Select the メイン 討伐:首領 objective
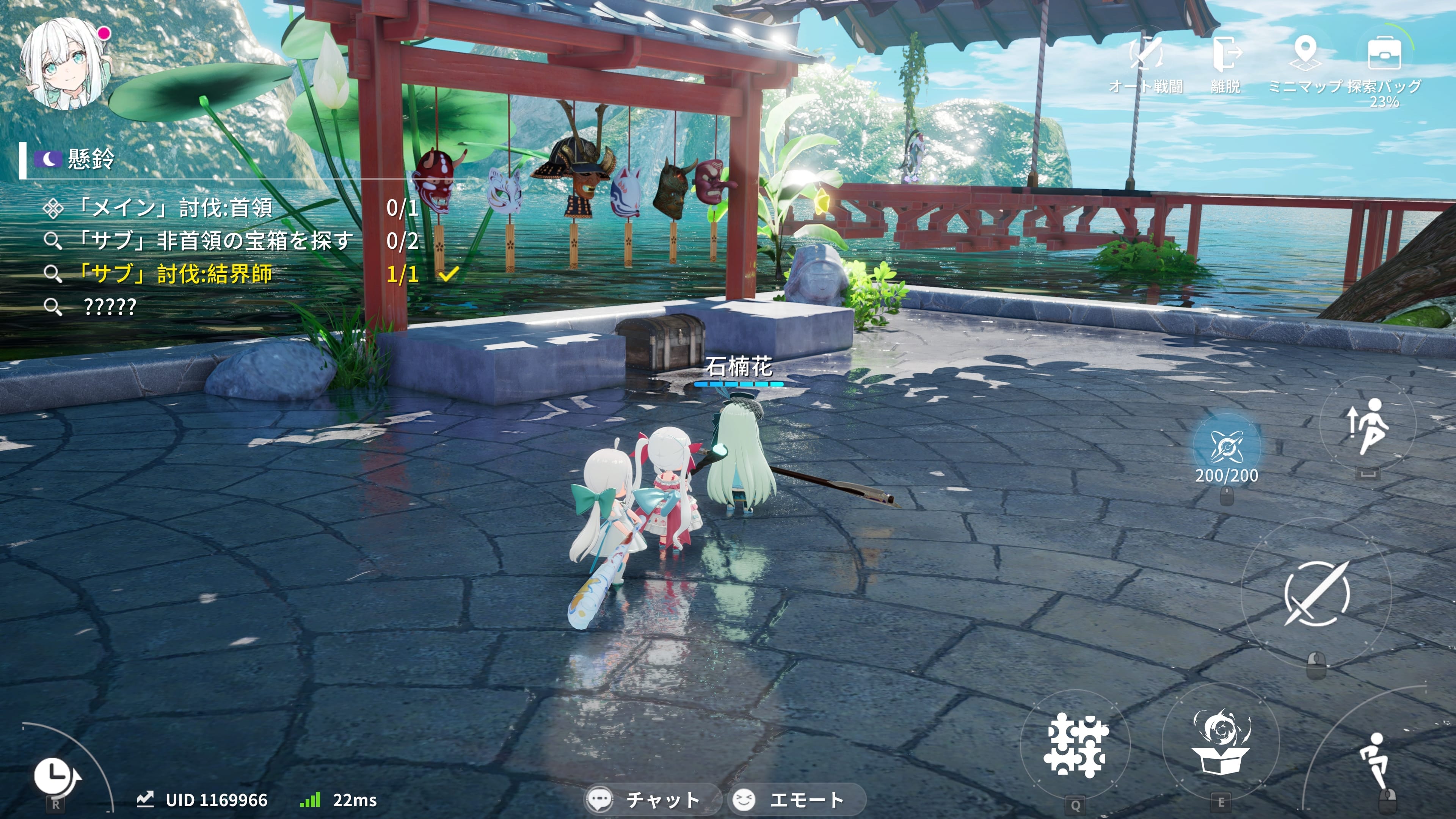This screenshot has width=1456, height=819. pos(175,209)
